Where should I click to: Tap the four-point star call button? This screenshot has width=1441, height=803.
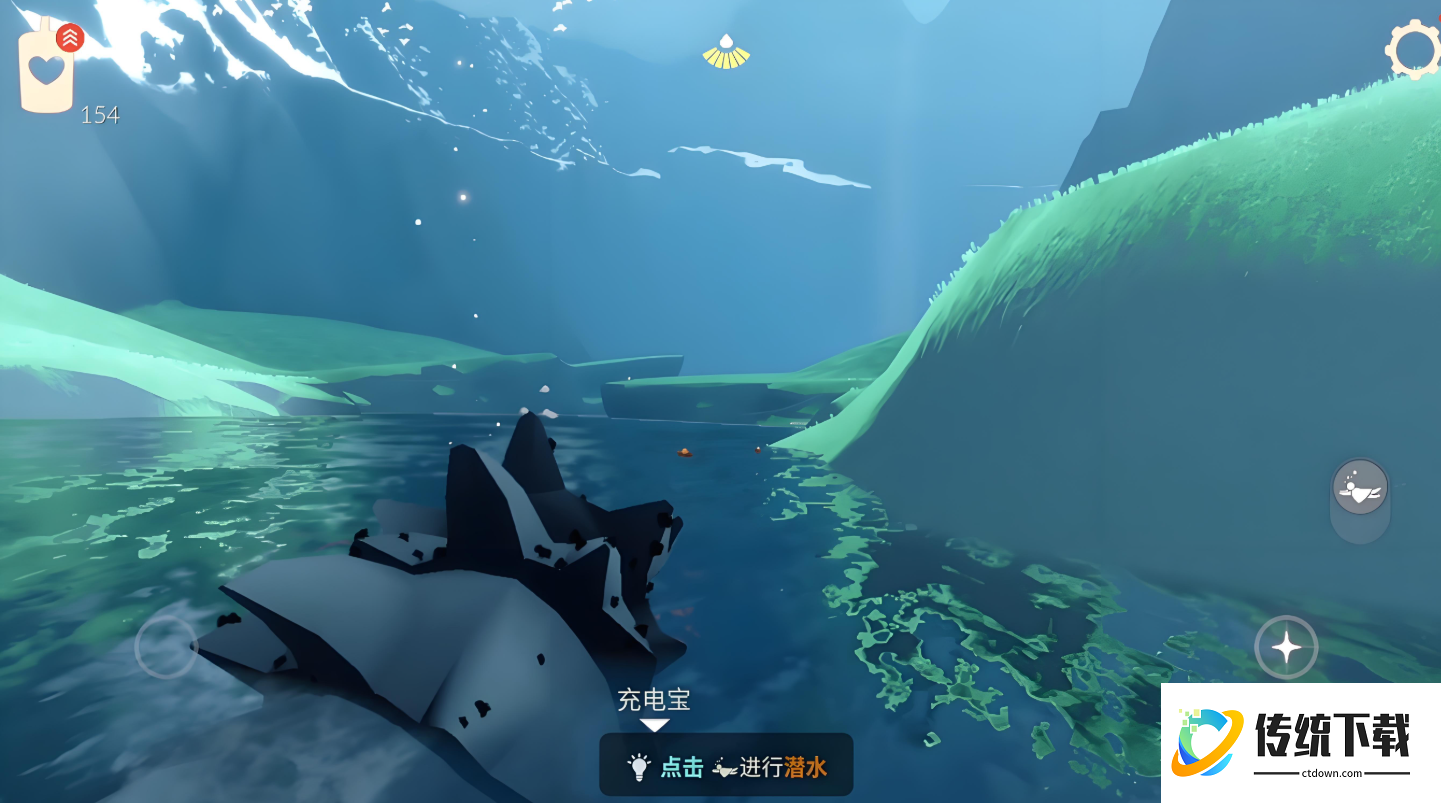1286,648
